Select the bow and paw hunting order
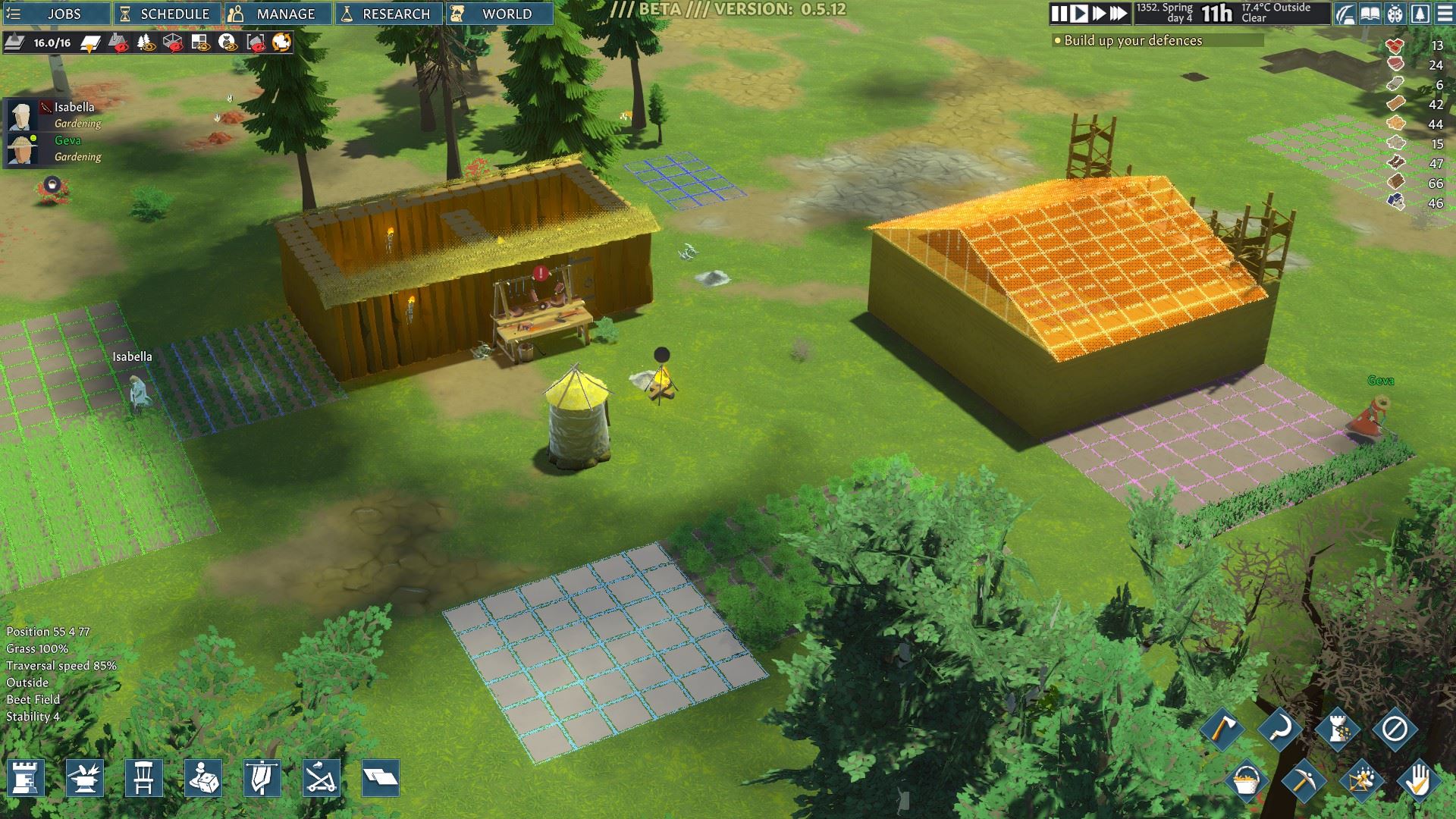Screen dimensions: 1456x819 click(1361, 781)
